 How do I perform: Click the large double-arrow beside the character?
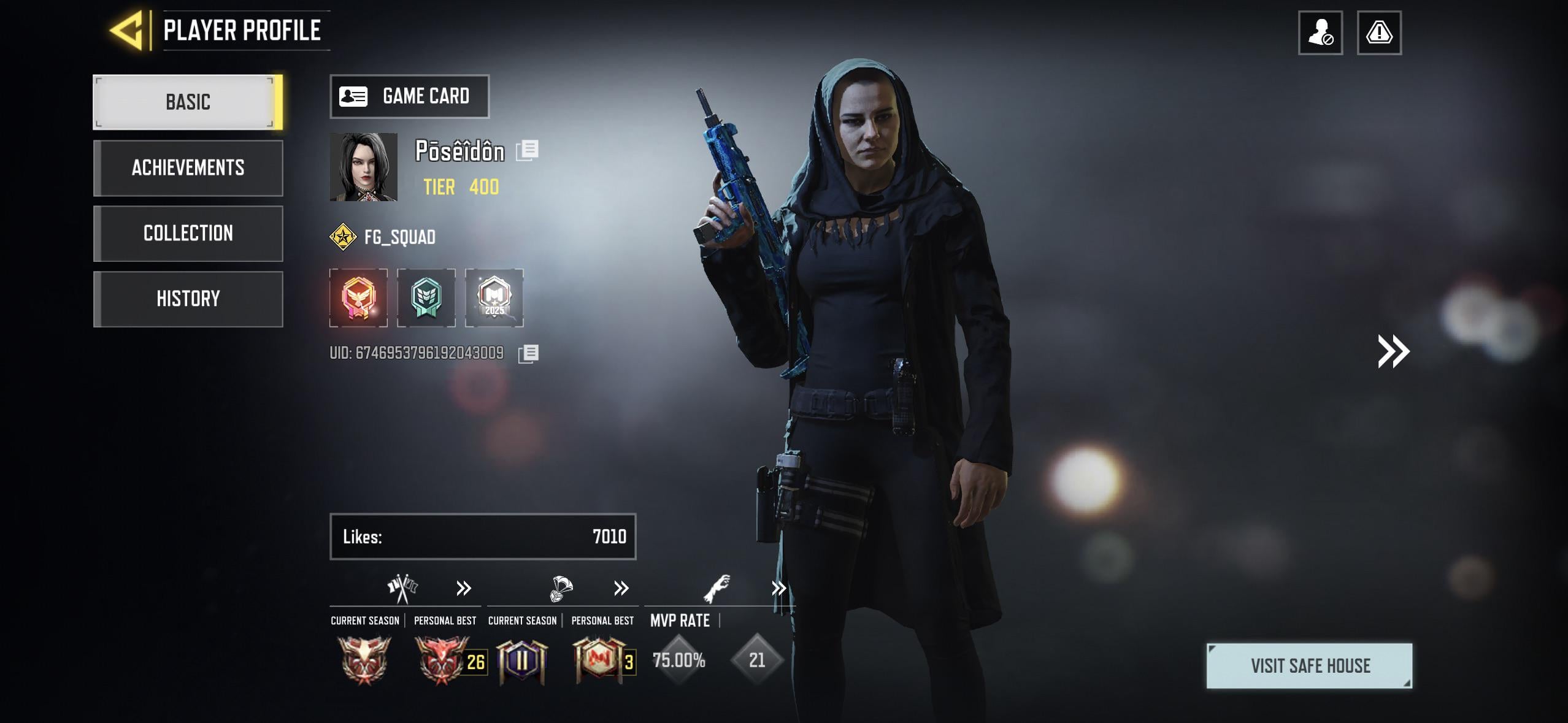(1393, 351)
